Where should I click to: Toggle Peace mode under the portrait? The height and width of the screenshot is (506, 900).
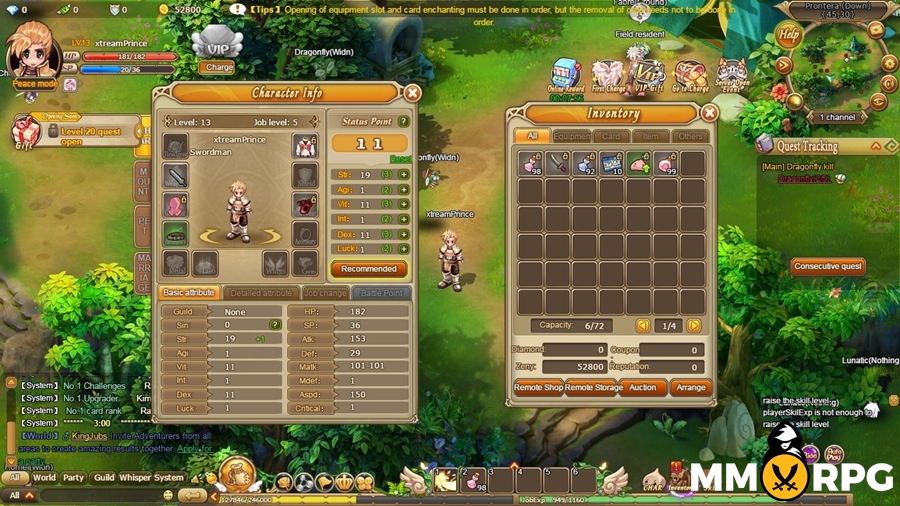(35, 84)
